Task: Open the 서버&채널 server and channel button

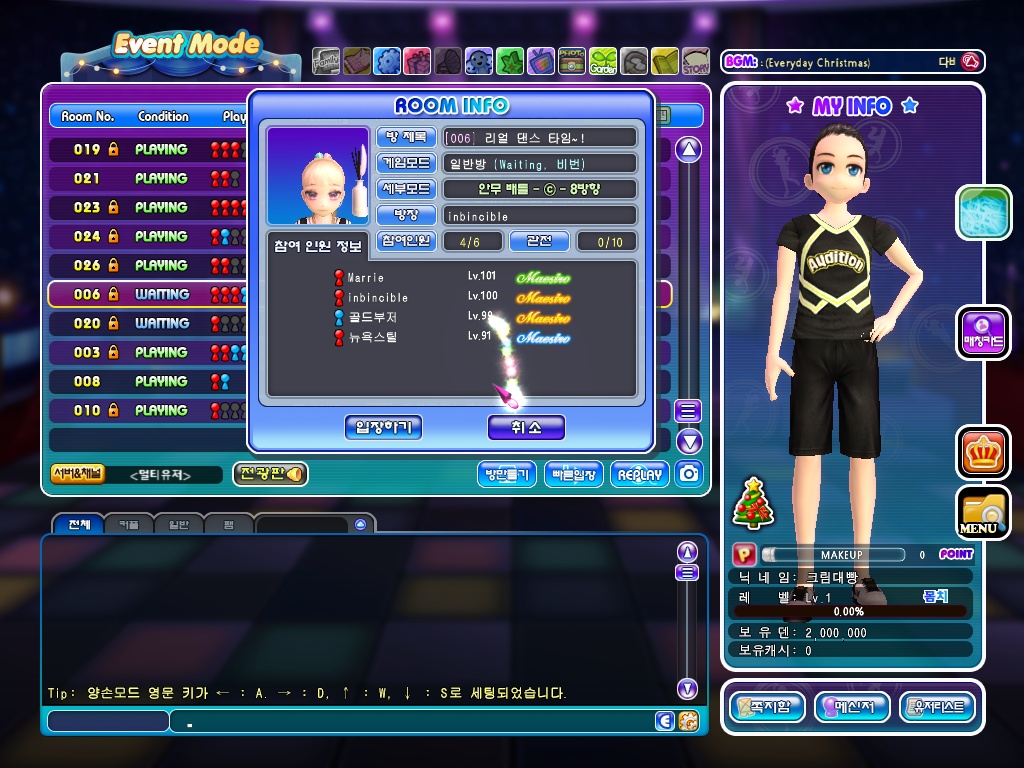Action: click(78, 474)
